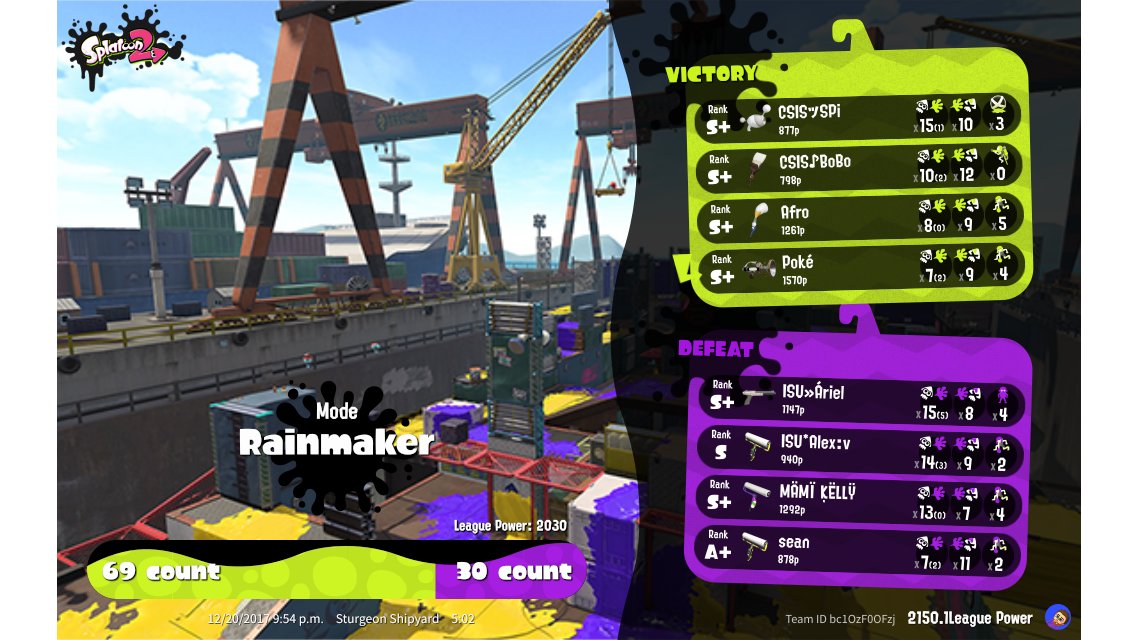Viewport: 1138px width, 640px height.
Task: Click the MÄMÏ ĶËLLŸ player row
Action: [x=862, y=499]
